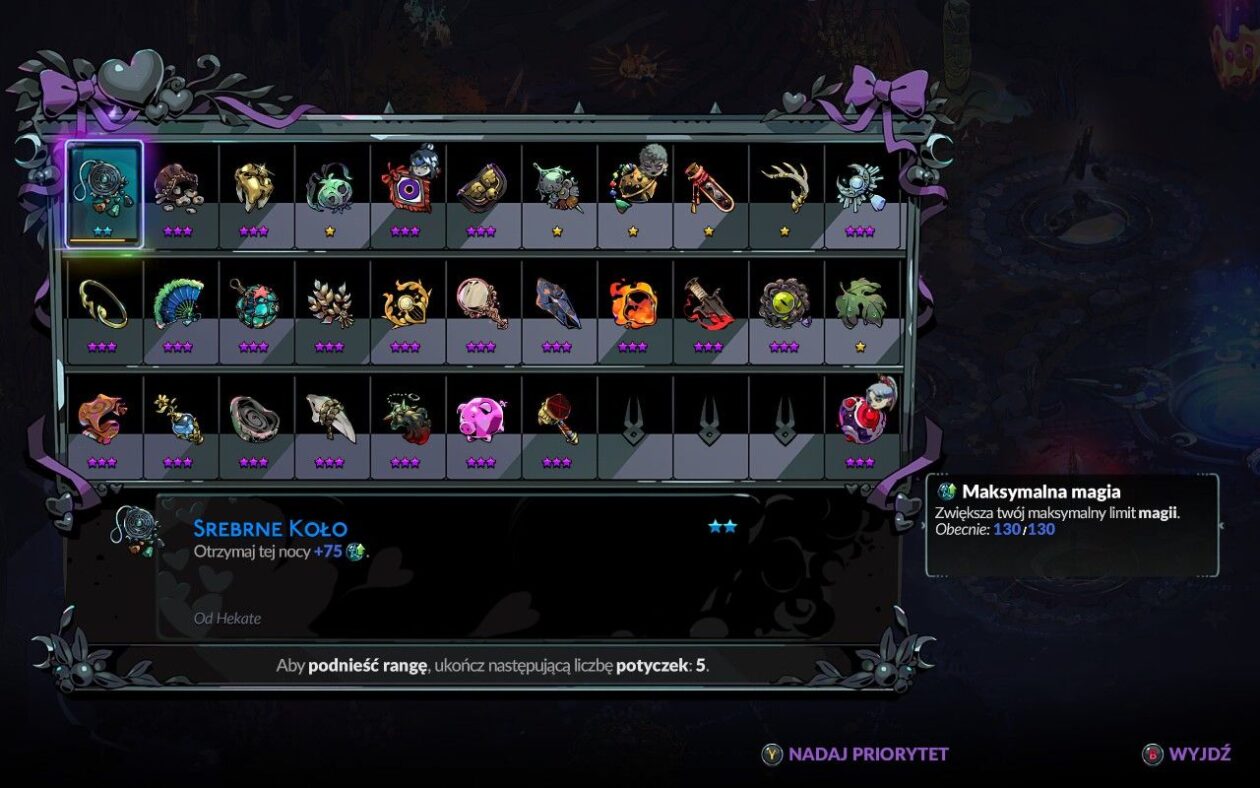Screen dimensions: 1260x788
Task: Select the pink piggy bank keepsake
Action: [x=481, y=418]
